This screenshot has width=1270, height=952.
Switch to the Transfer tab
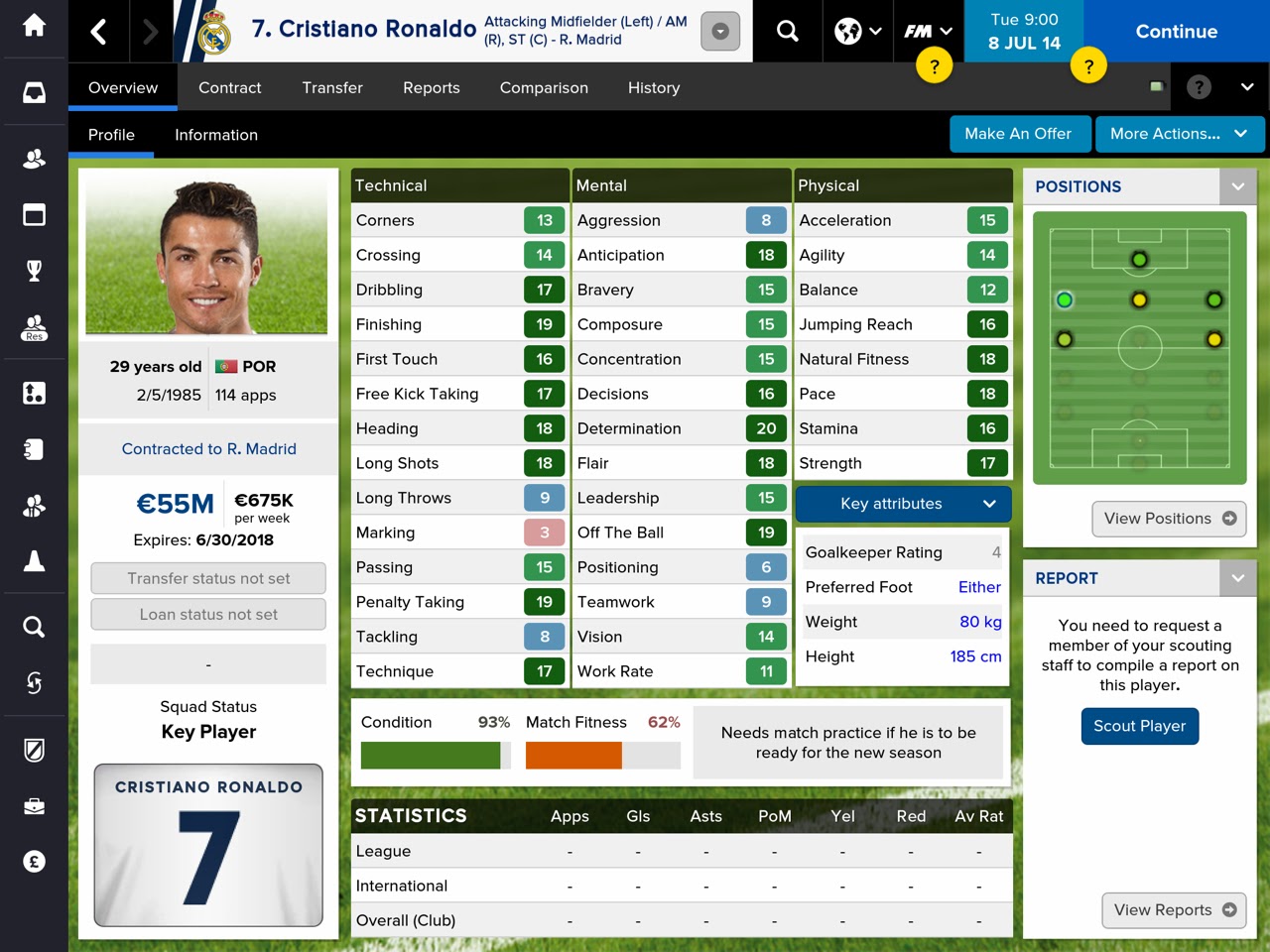tap(332, 87)
